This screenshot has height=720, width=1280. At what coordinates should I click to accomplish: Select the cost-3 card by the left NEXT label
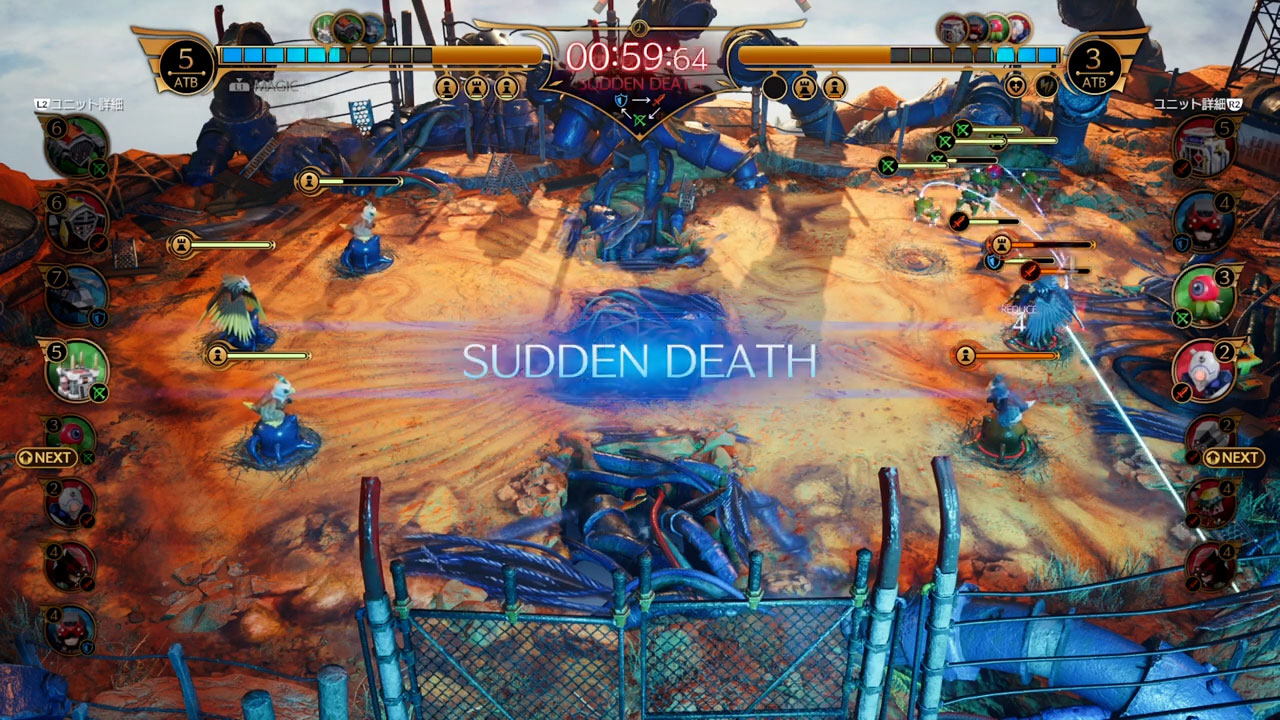pos(72,434)
